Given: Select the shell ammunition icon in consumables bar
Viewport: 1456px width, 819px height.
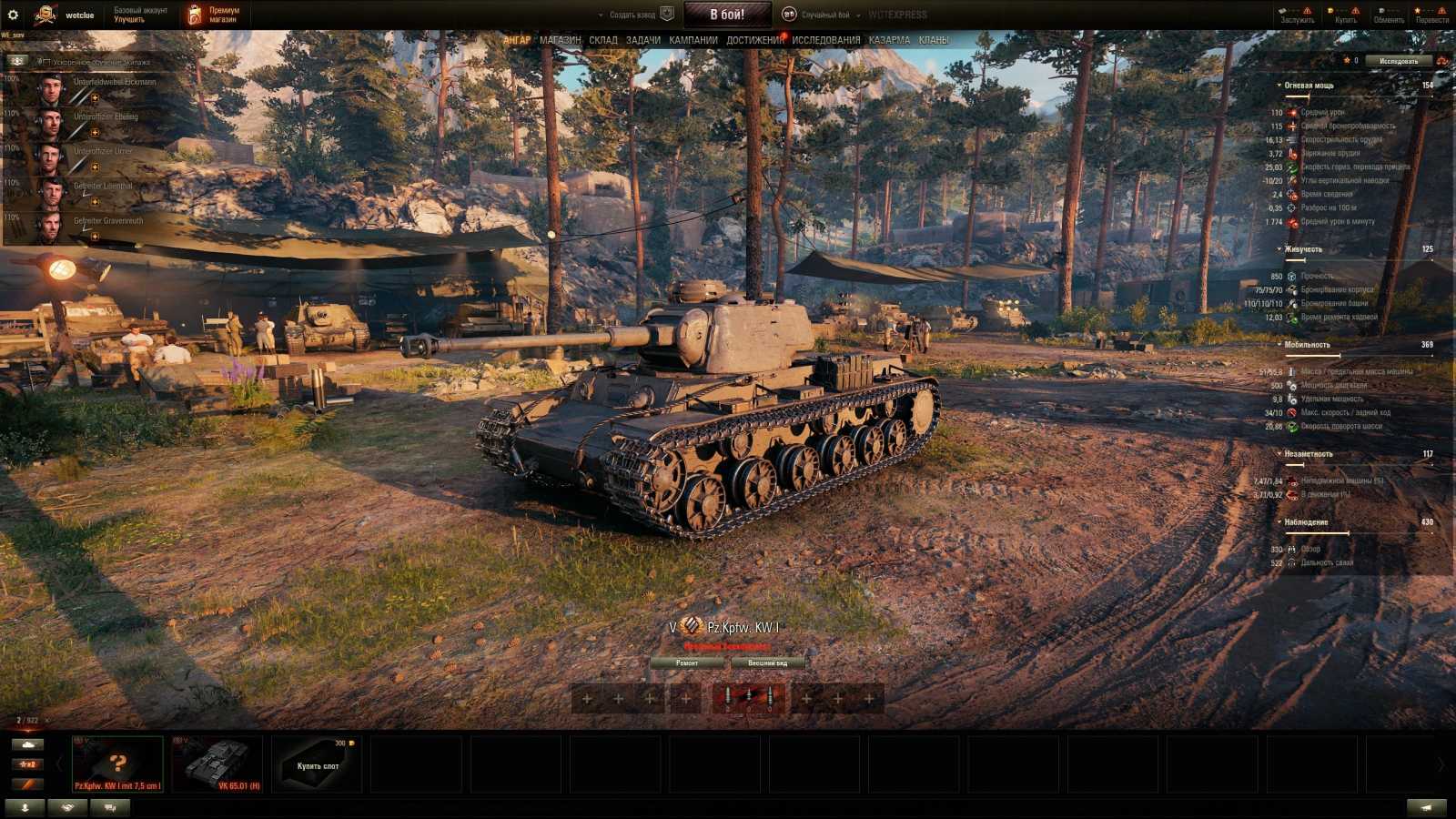Looking at the screenshot, I should (x=728, y=699).
